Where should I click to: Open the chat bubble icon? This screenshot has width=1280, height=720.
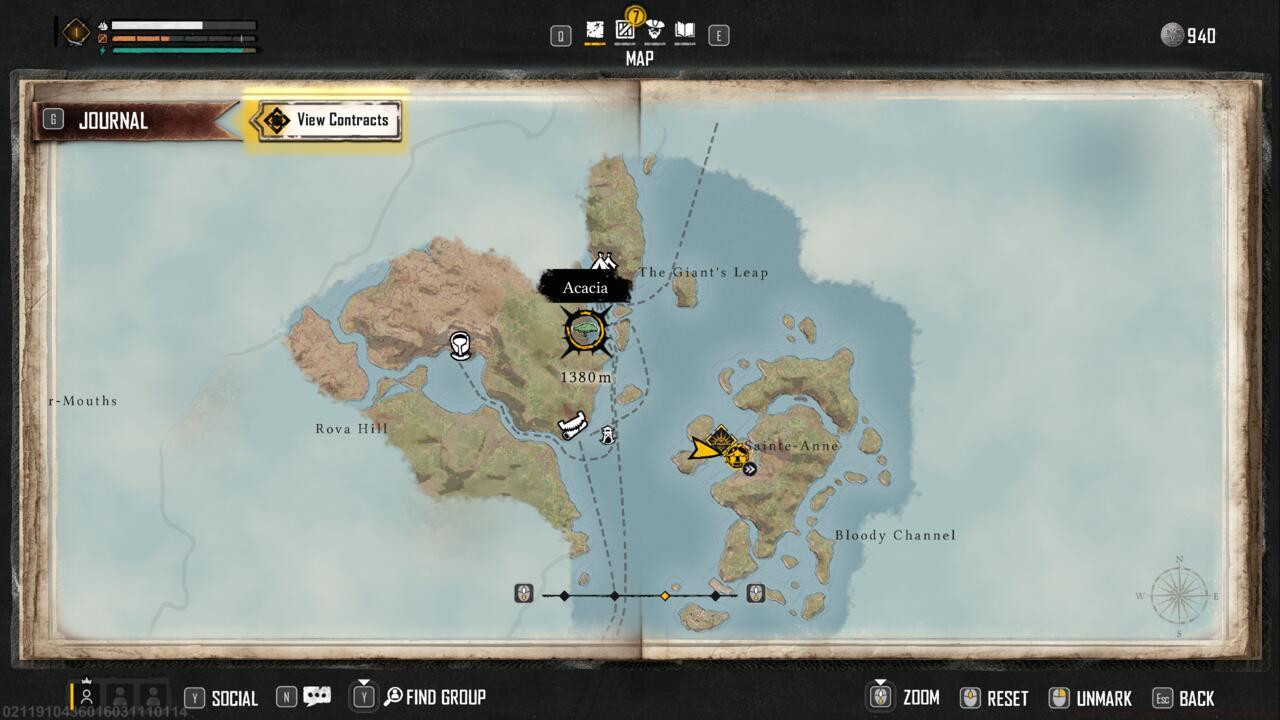point(317,697)
